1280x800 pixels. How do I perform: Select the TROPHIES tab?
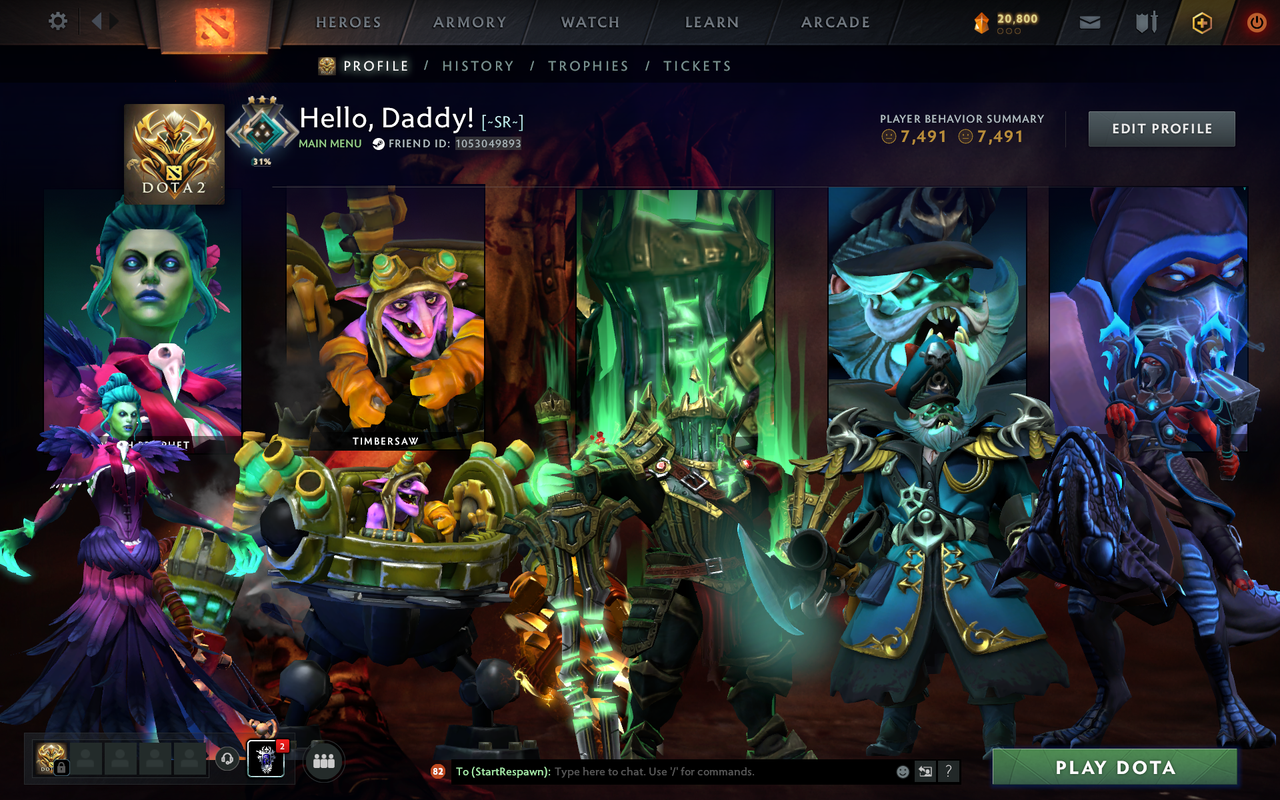(x=588, y=65)
